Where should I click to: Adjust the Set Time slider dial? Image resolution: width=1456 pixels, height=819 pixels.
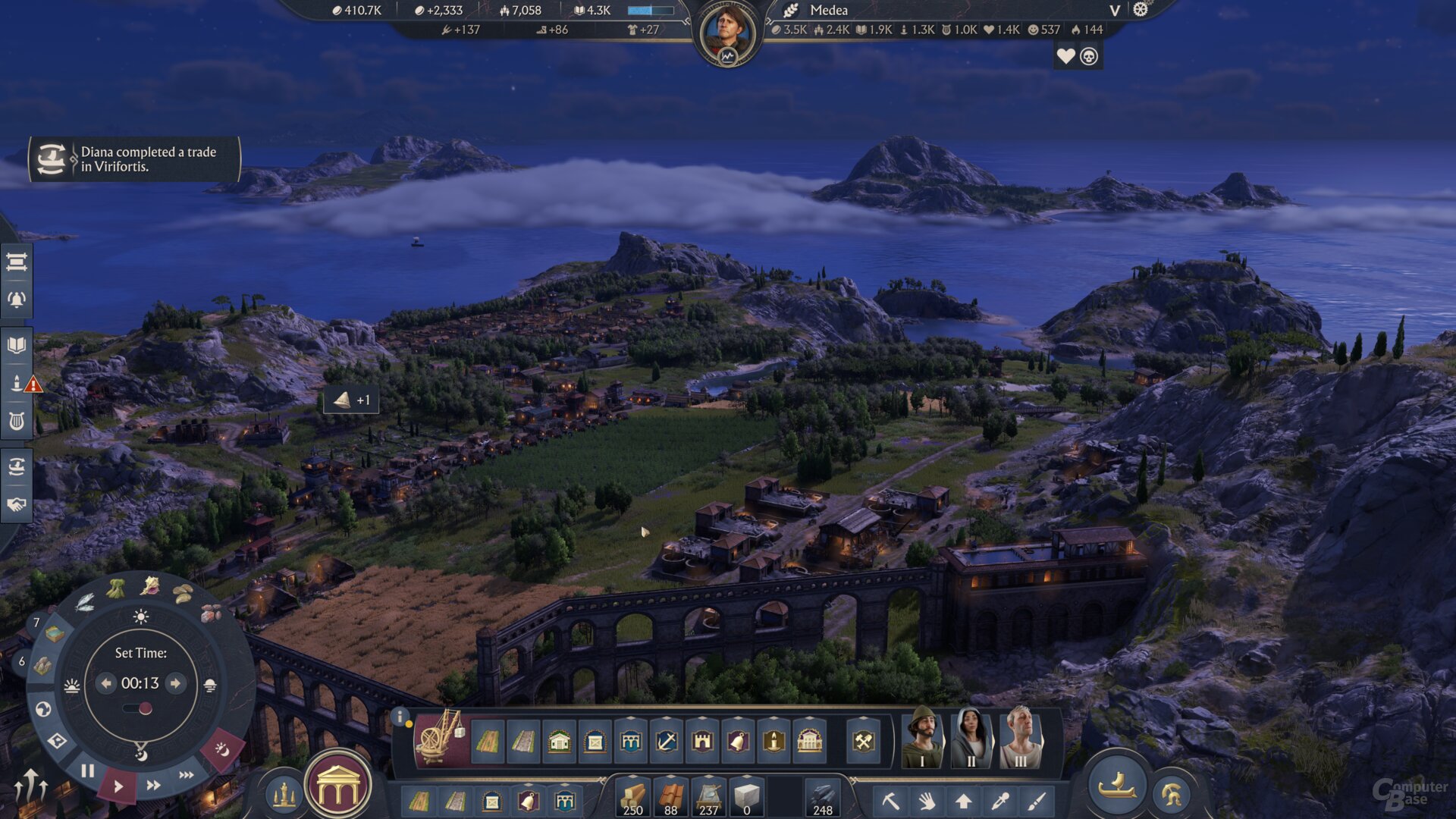(x=146, y=707)
